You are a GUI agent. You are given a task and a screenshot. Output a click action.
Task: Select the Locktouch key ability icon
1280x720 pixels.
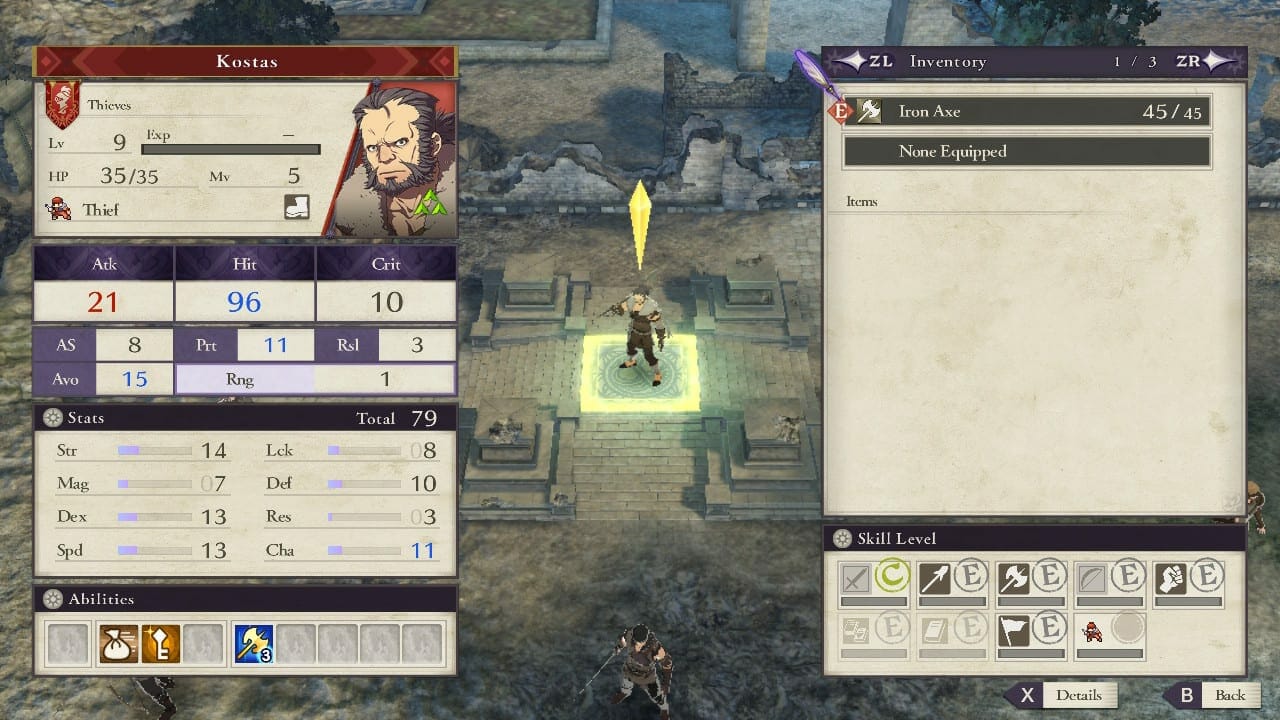coord(160,644)
